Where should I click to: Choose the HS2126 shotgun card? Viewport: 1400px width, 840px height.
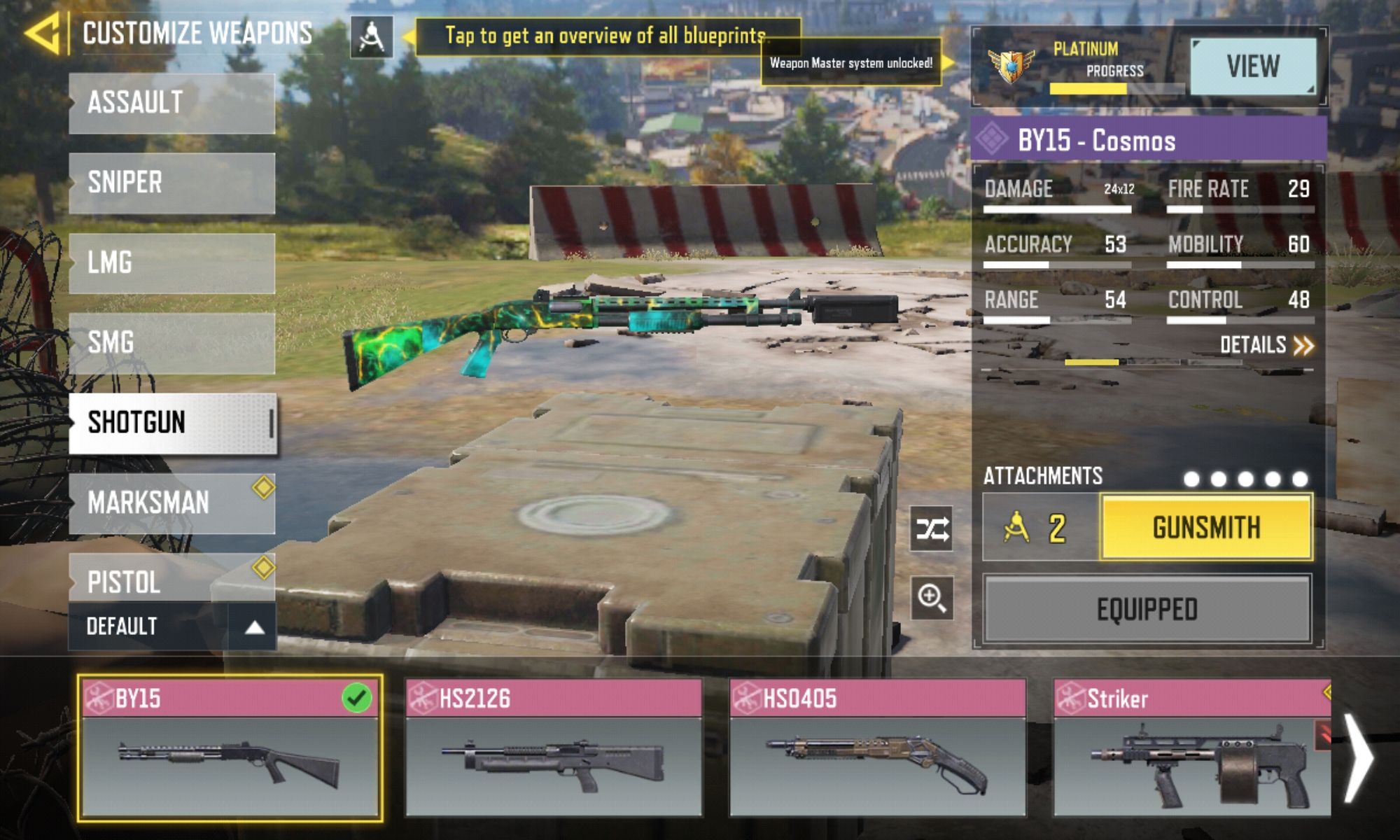click(554, 748)
